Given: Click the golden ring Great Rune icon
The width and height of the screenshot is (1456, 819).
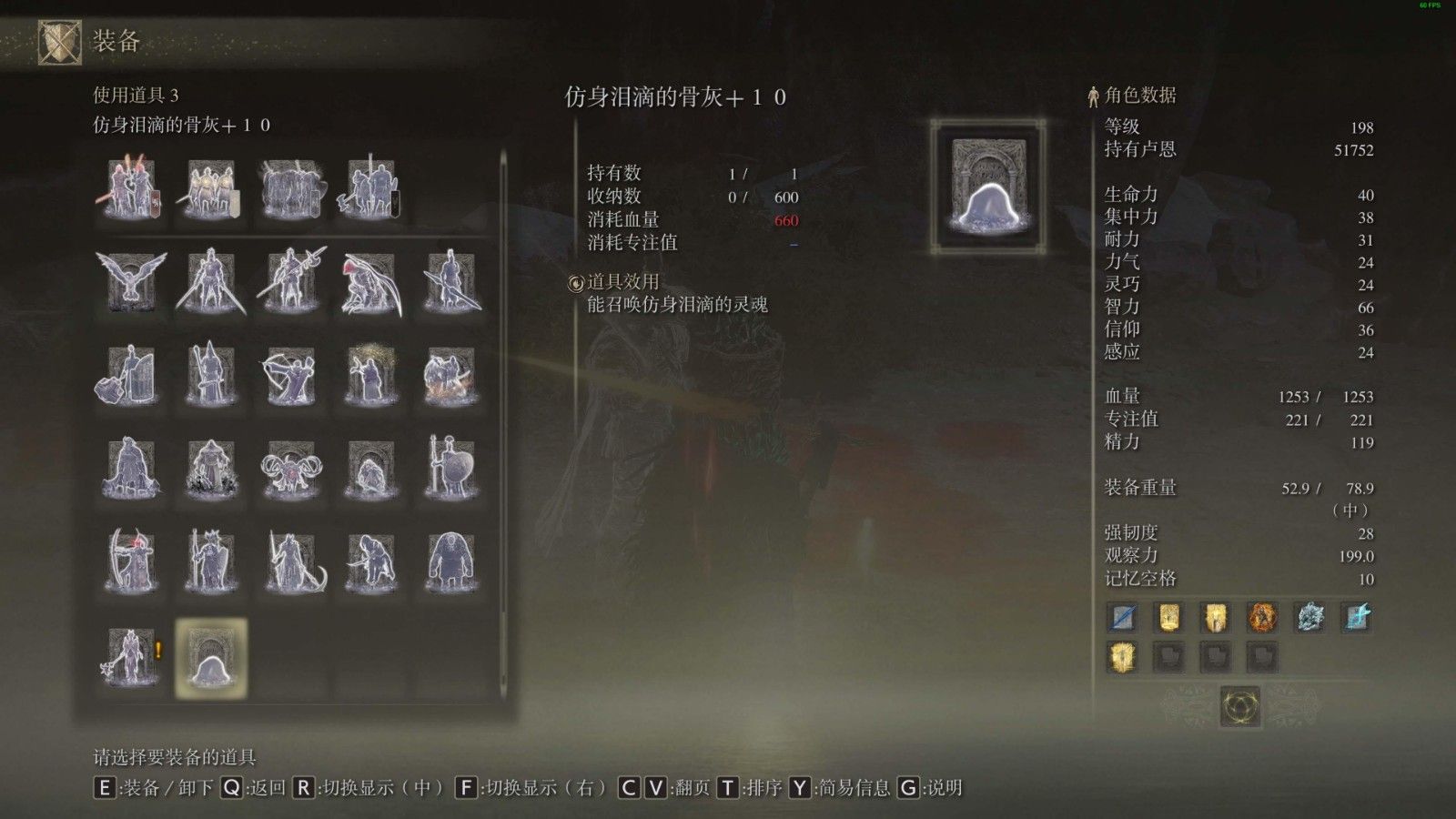Looking at the screenshot, I should pyautogui.click(x=1239, y=706).
